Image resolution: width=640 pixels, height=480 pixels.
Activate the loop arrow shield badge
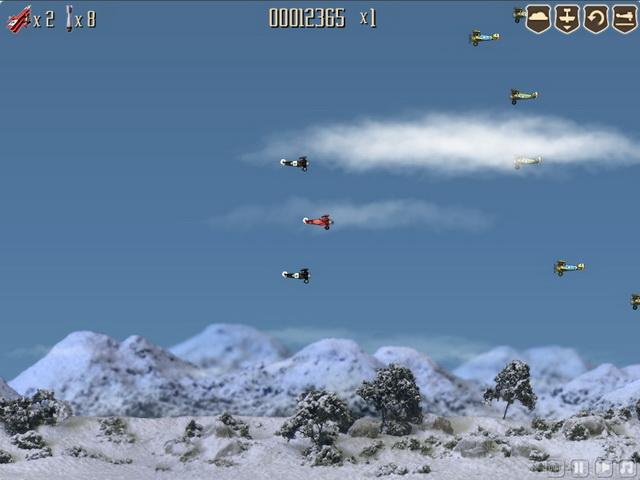tap(596, 18)
